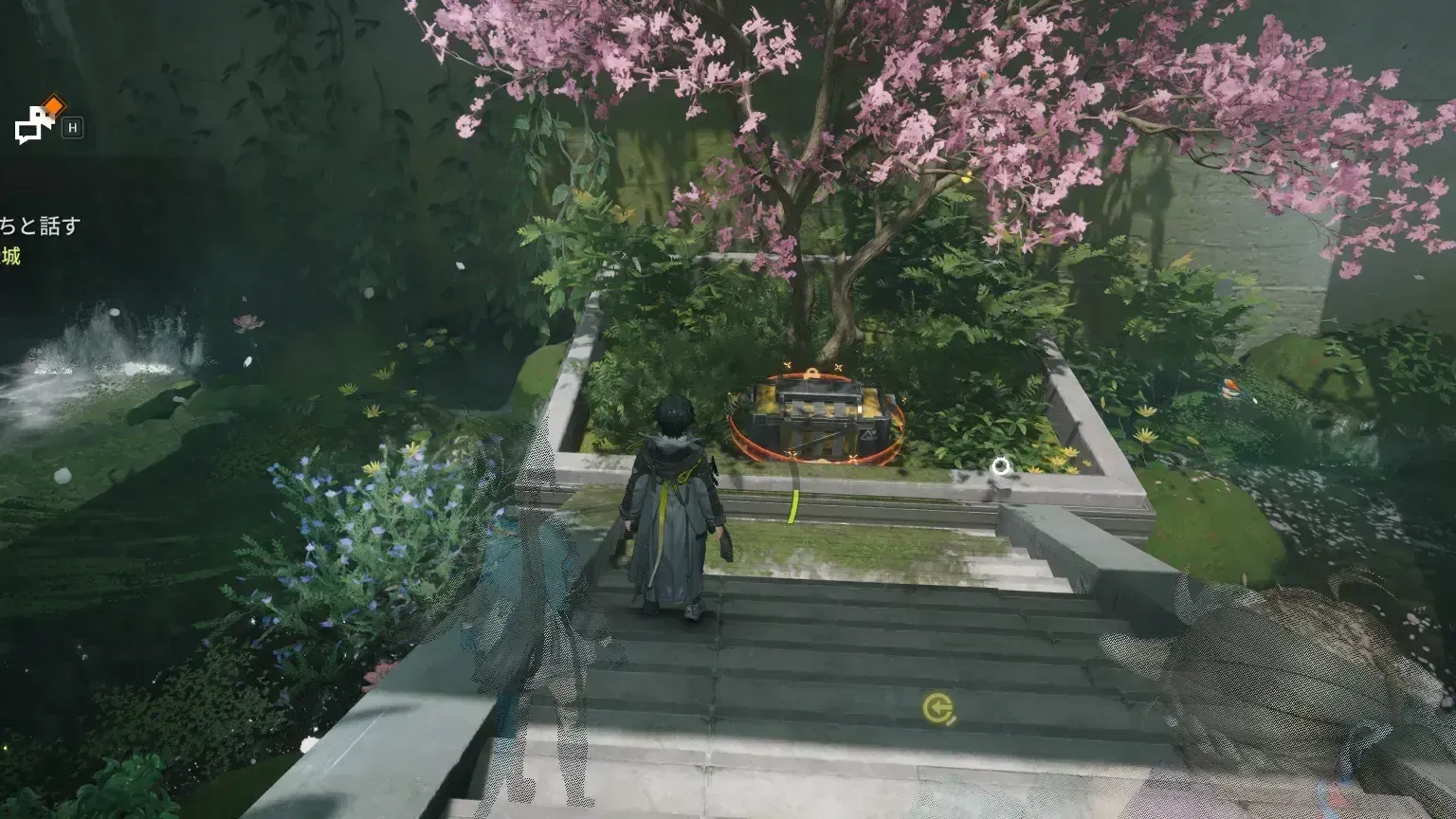
Task: Click the pink lotus flower on the left pond
Action: click(x=246, y=322)
